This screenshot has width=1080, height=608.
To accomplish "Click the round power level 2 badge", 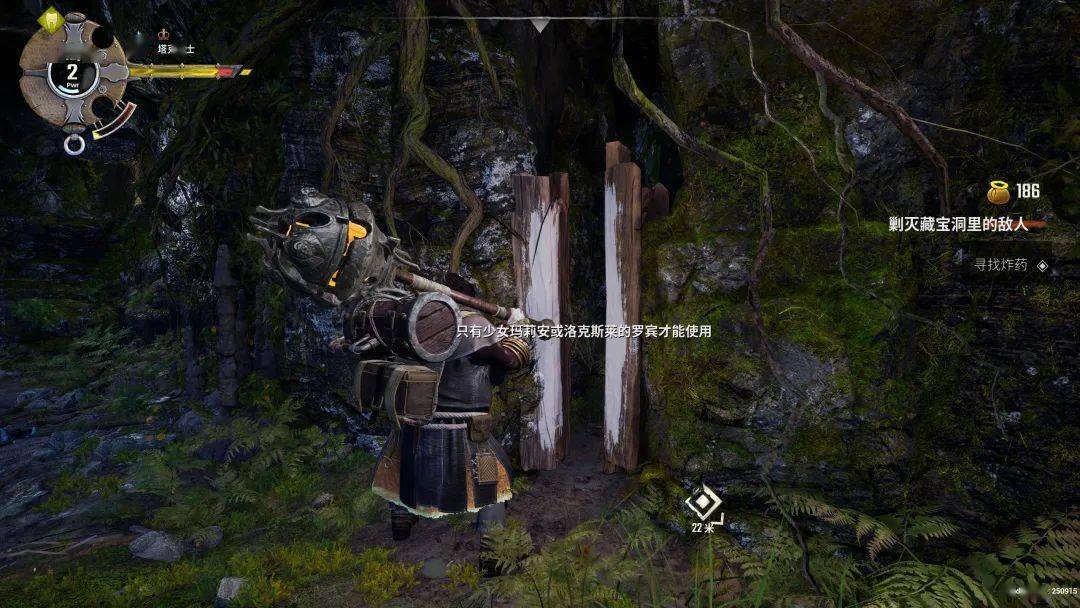I will coord(72,73).
